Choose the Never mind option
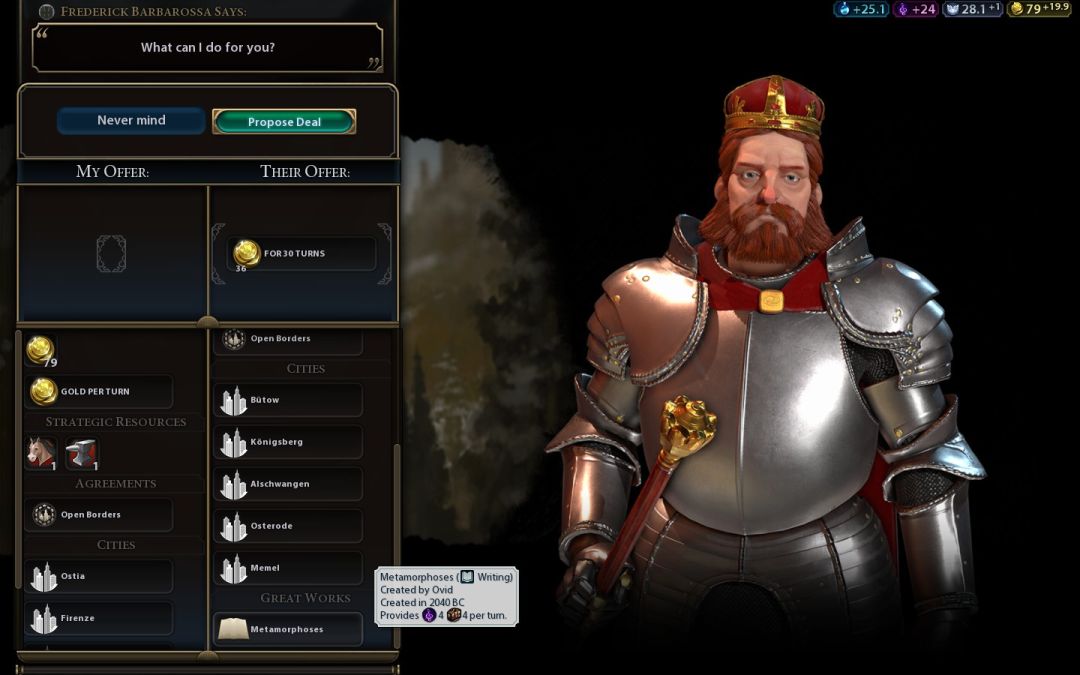This screenshot has width=1080, height=675. coord(131,121)
